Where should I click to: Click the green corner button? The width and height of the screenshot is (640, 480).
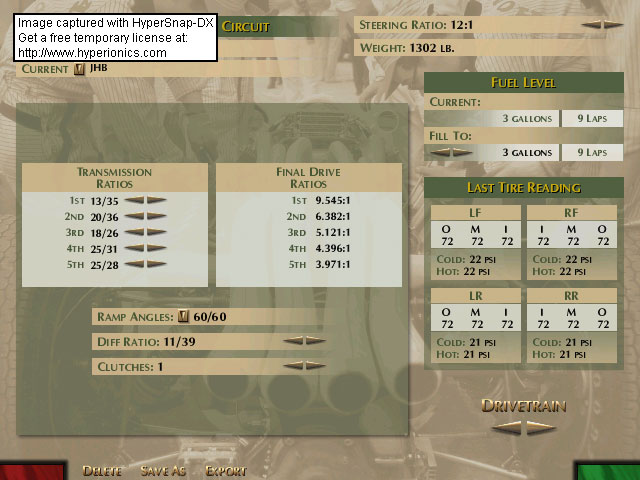pyautogui.click(x=608, y=471)
